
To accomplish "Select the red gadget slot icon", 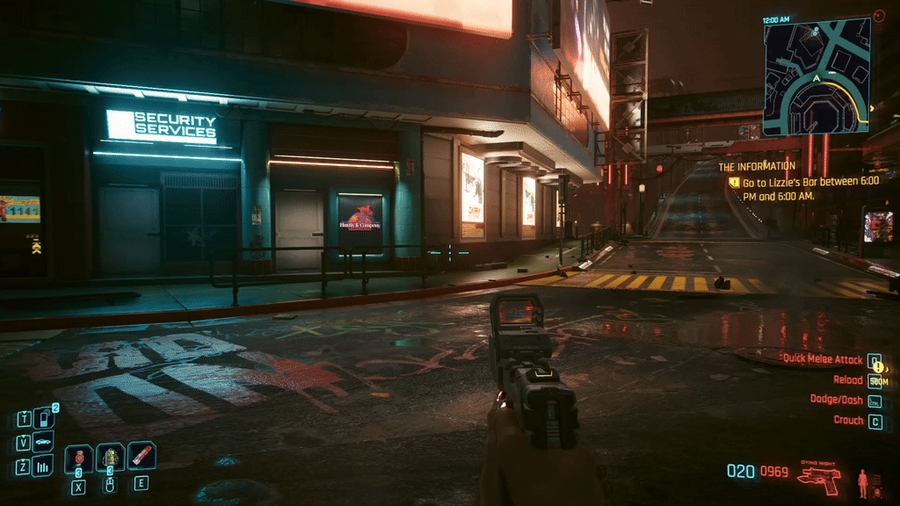I will tap(141, 456).
